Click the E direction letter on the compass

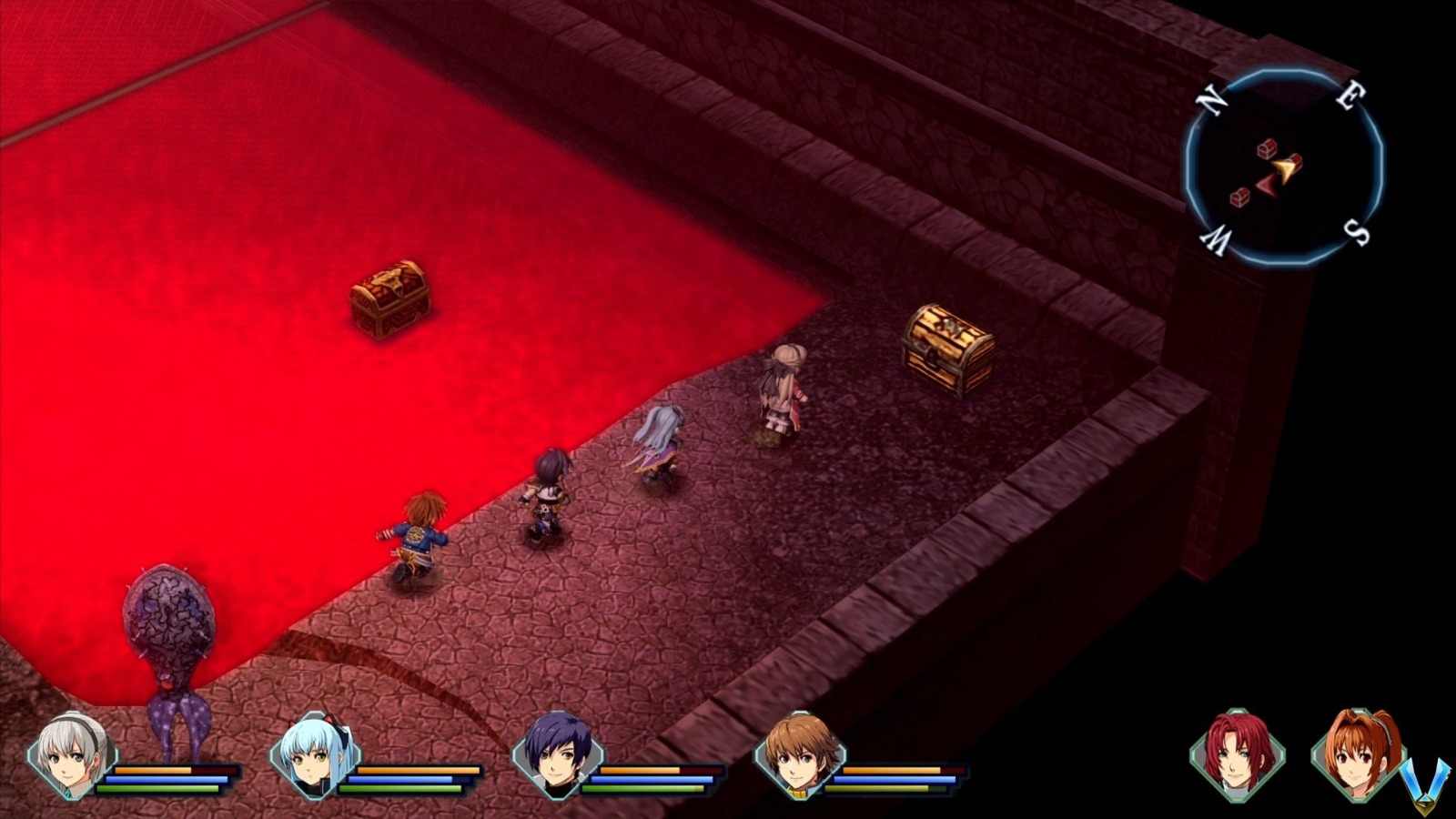(1350, 96)
